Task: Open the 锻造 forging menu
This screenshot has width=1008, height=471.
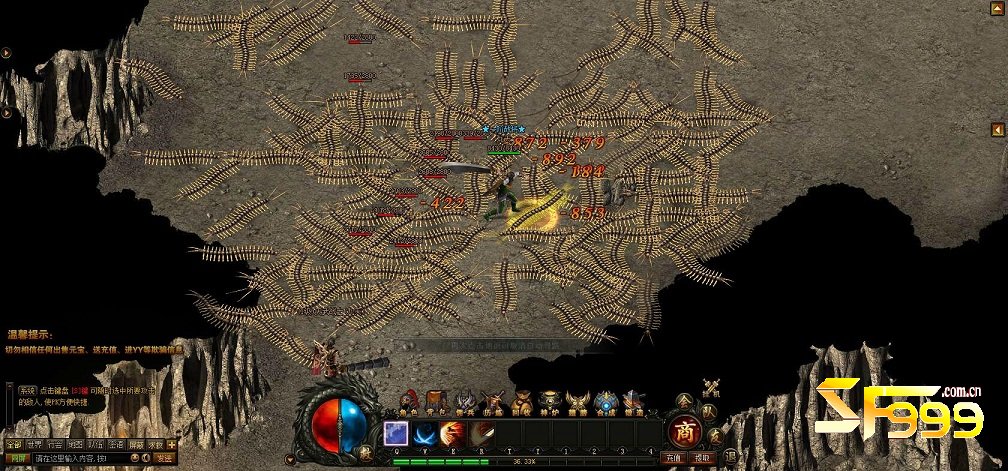Action: tap(632, 402)
